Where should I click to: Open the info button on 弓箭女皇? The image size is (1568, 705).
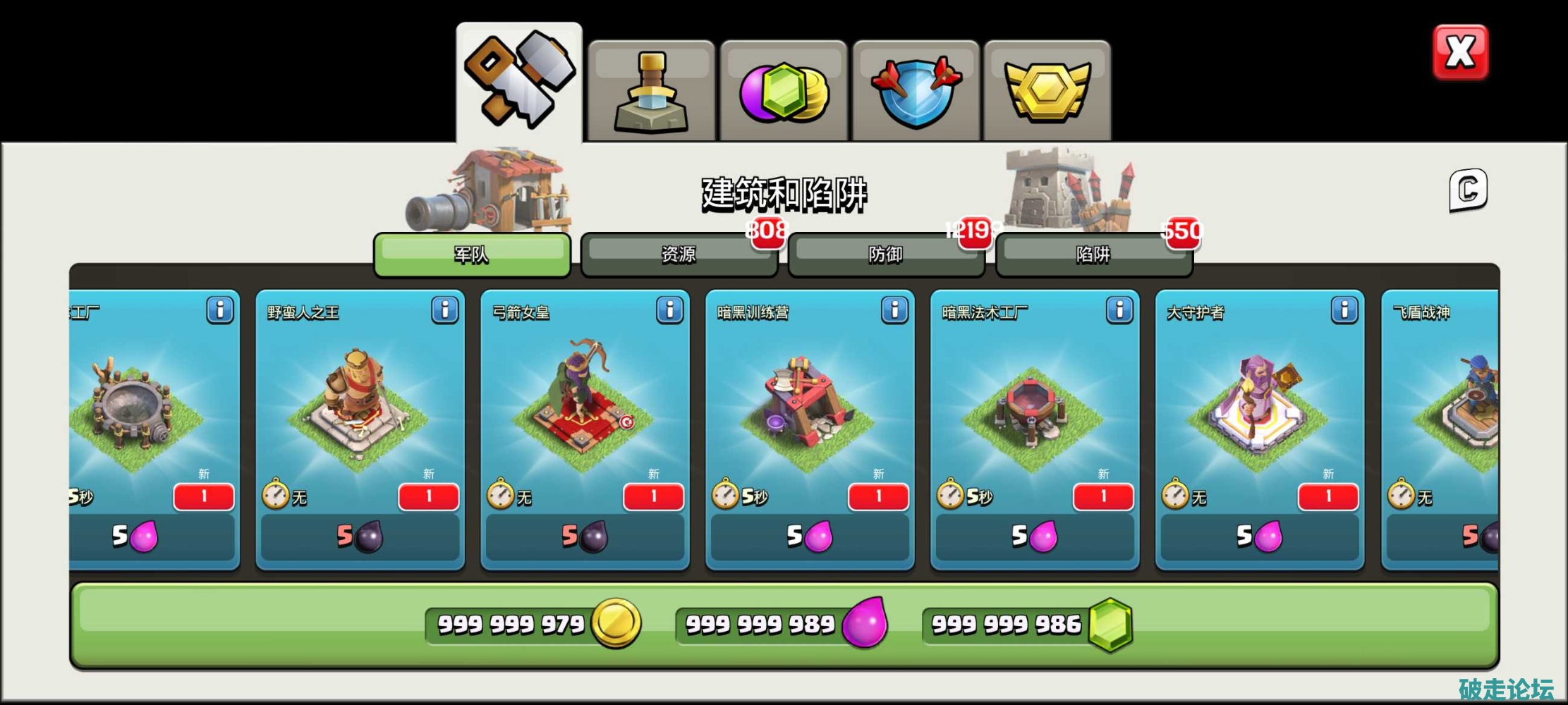point(669,310)
